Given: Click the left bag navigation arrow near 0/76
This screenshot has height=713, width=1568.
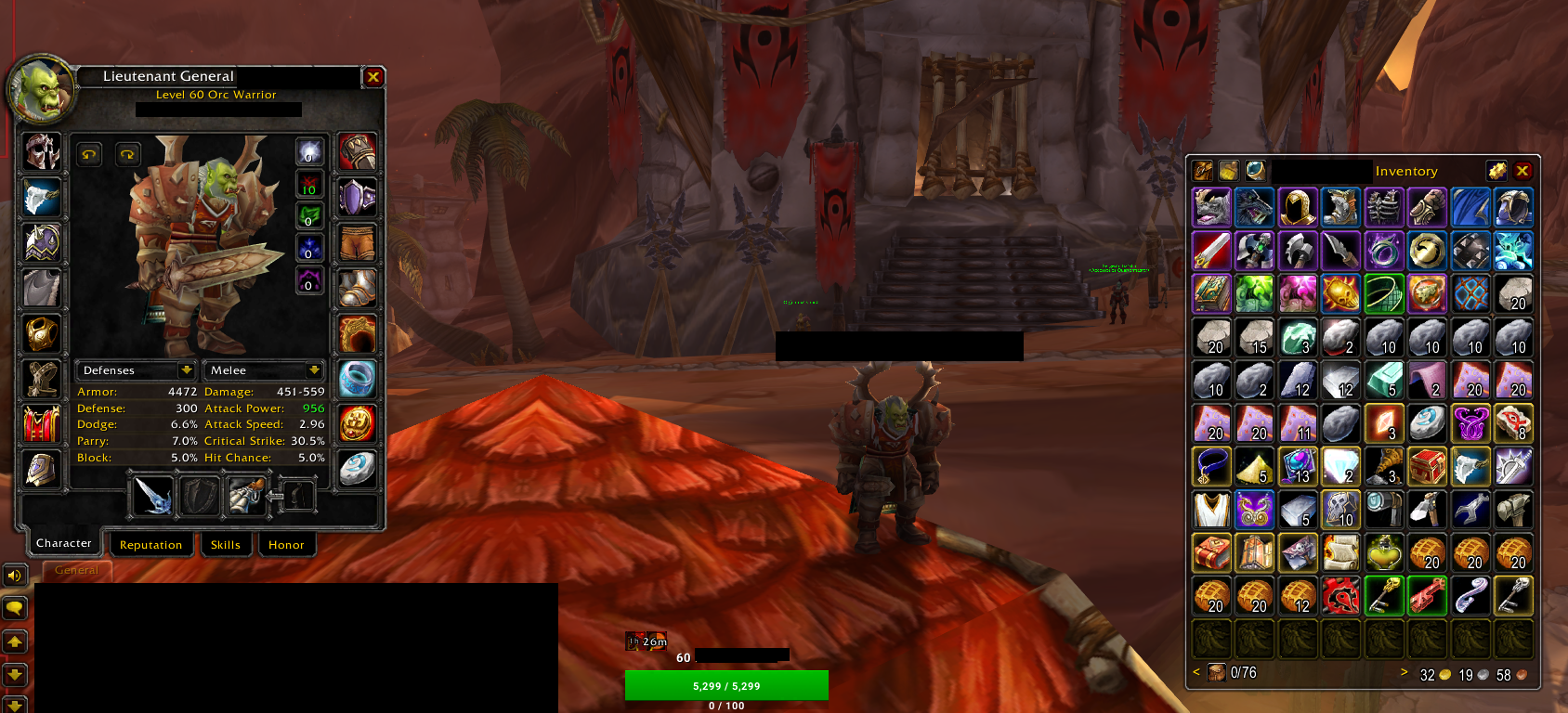Looking at the screenshot, I should (1196, 671).
